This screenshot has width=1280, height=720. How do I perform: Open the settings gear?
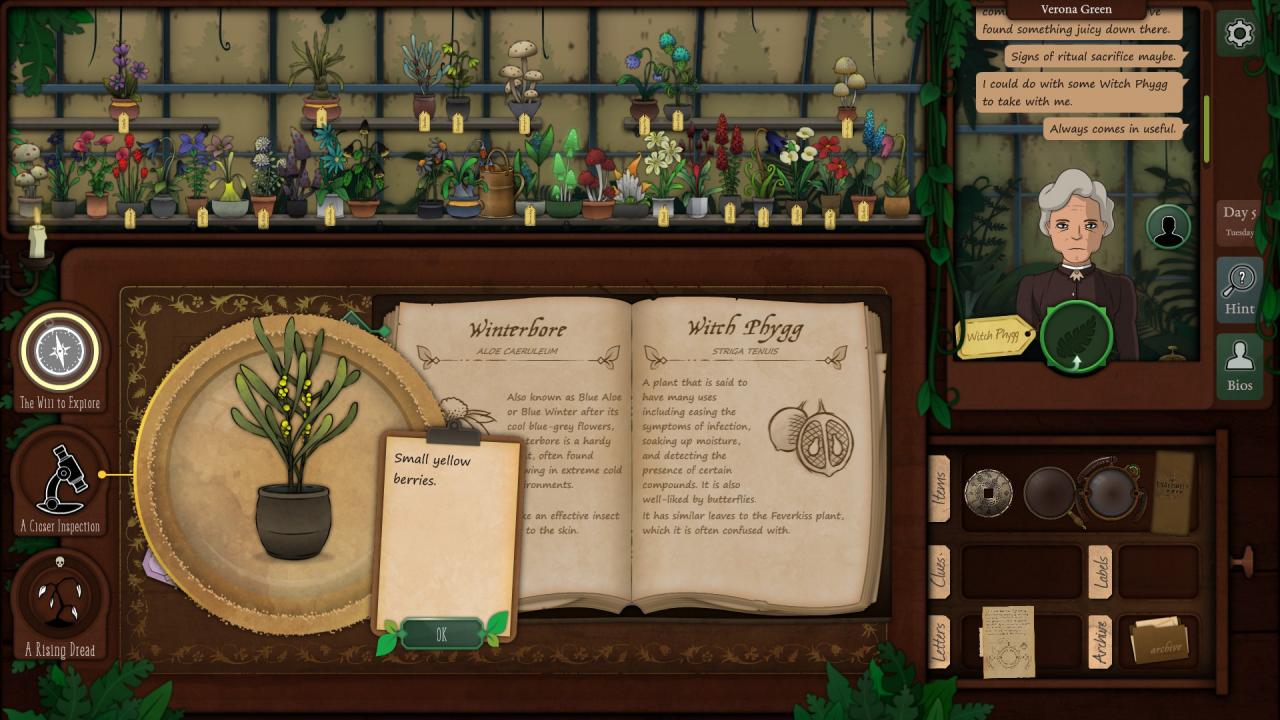(1239, 34)
